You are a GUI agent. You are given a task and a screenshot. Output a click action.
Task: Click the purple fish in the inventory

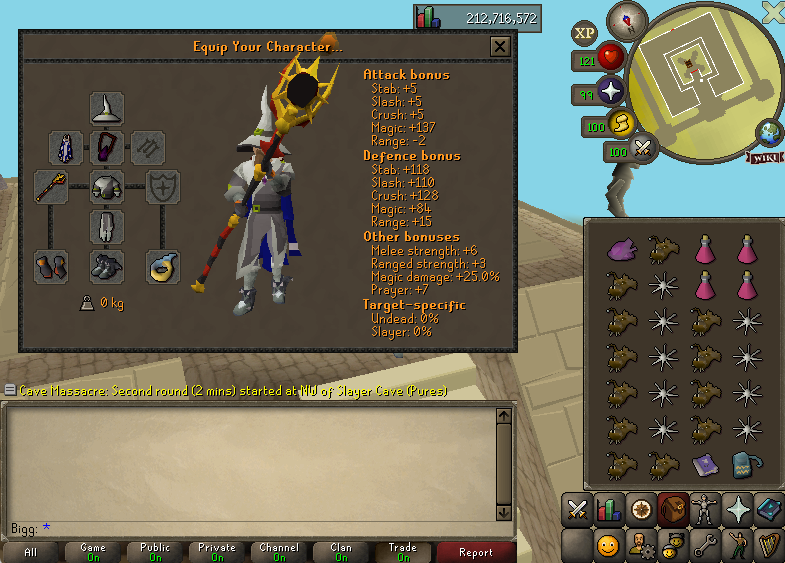tap(622, 247)
